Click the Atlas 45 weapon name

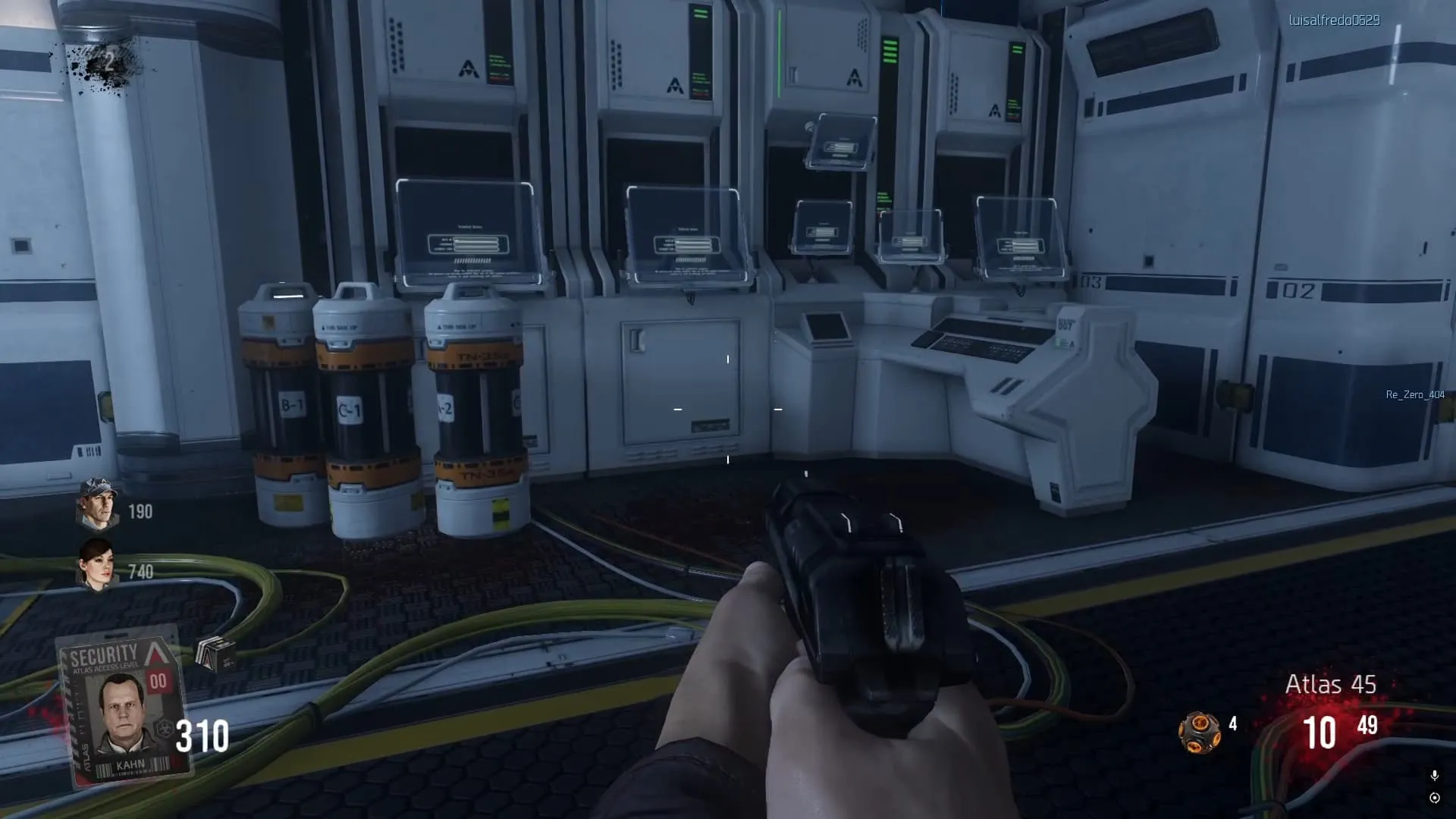tap(1330, 684)
